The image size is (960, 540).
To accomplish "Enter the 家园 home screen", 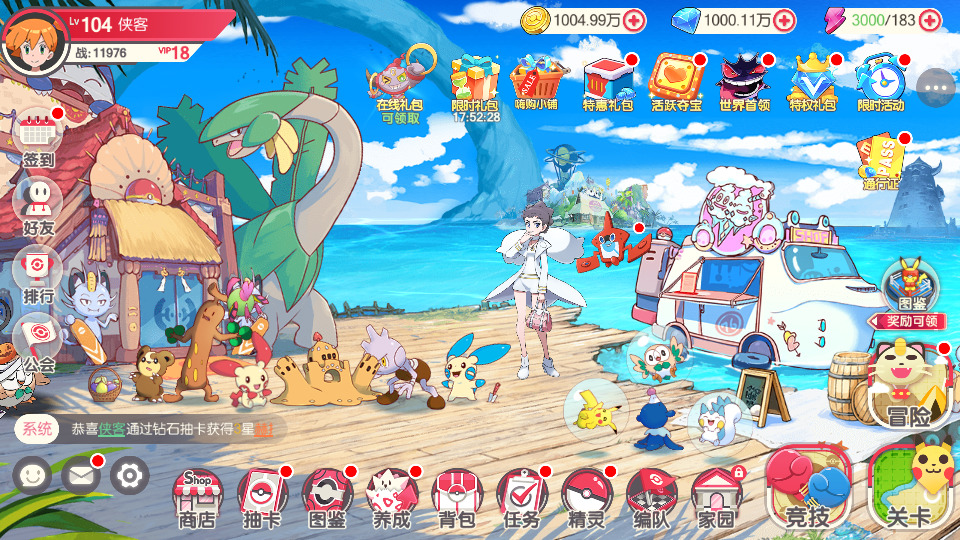I will [716, 496].
